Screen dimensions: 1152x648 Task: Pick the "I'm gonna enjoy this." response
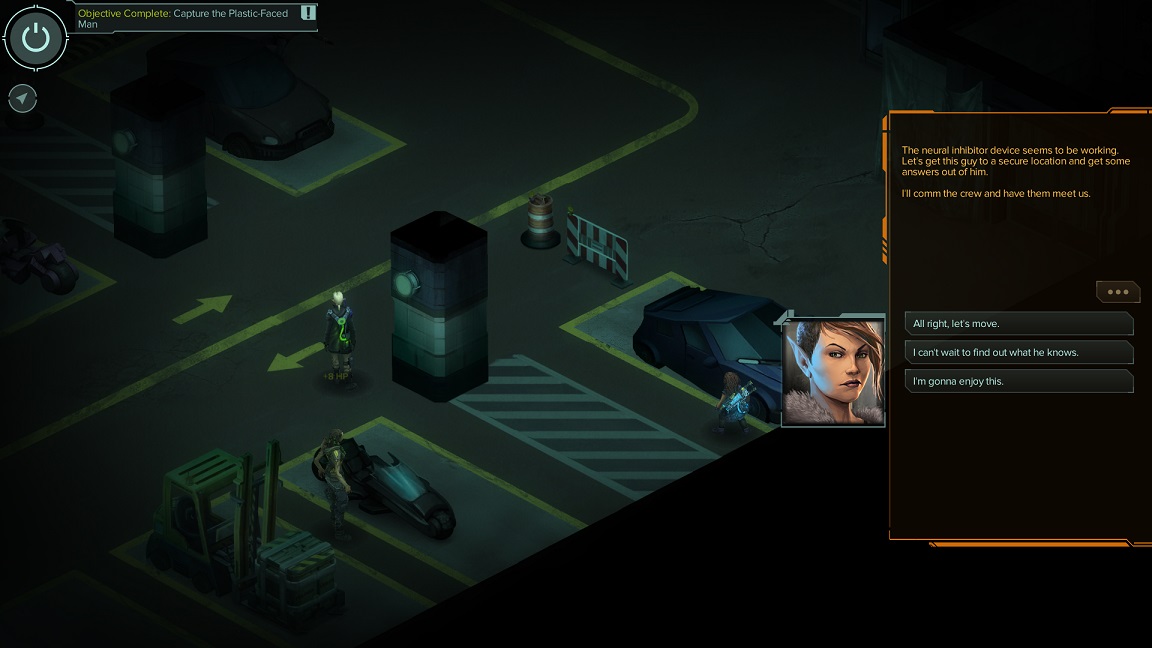[1018, 381]
